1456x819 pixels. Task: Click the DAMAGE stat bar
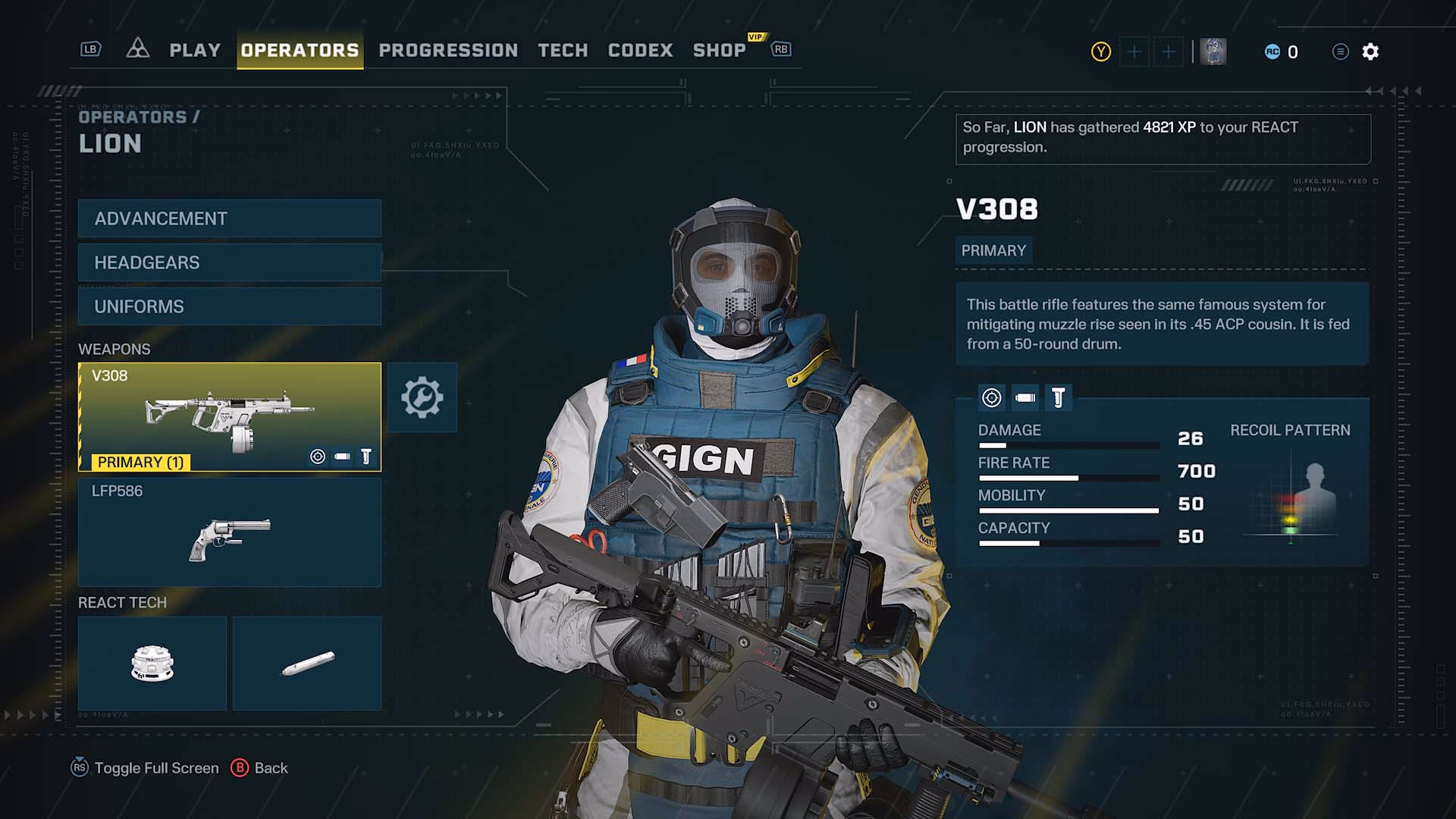[x=1069, y=444]
